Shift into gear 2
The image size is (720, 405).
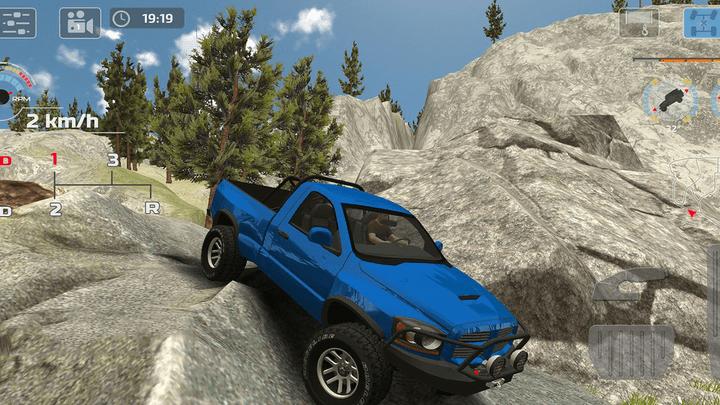tap(55, 208)
